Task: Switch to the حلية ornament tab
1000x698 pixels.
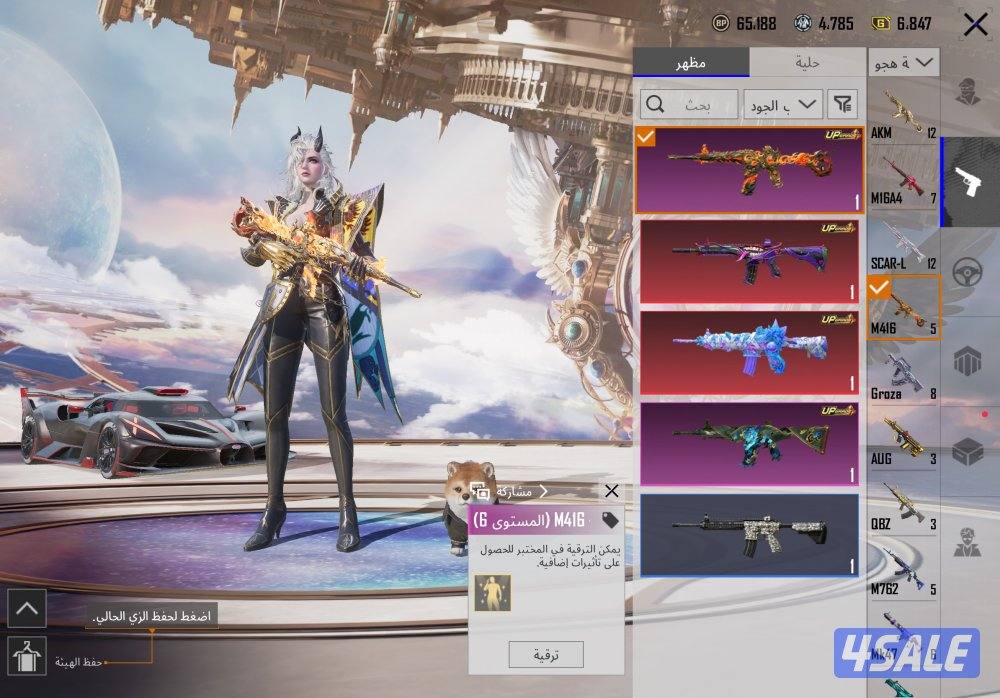Action: (807, 62)
